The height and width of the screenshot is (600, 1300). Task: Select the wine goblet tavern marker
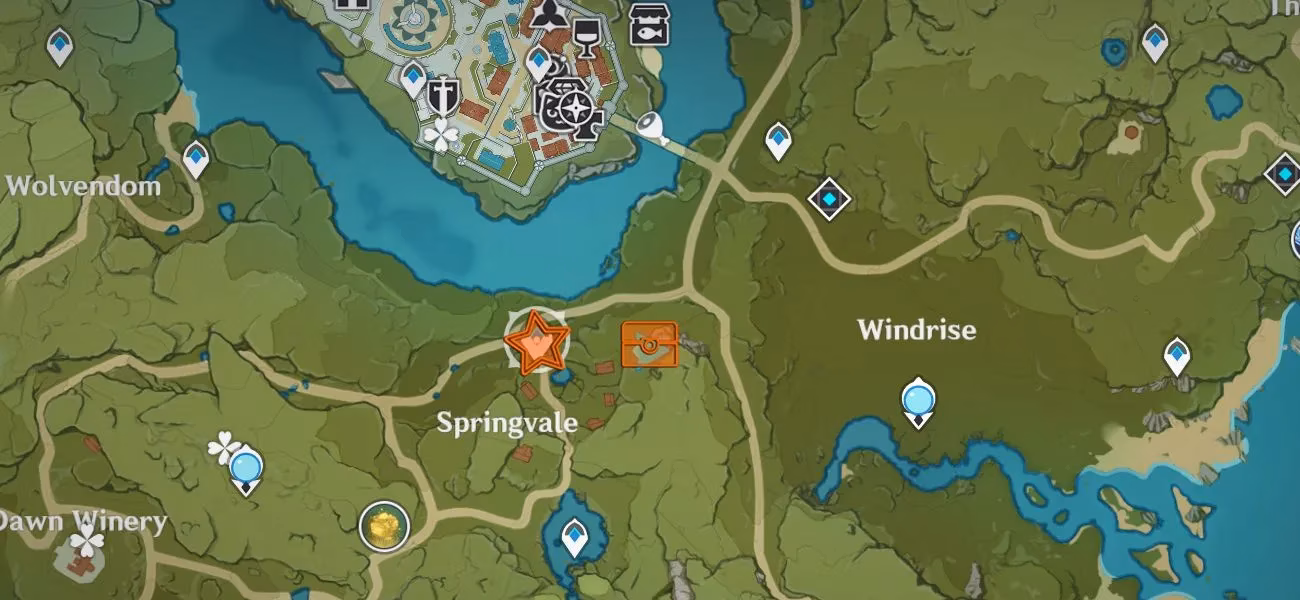click(585, 38)
